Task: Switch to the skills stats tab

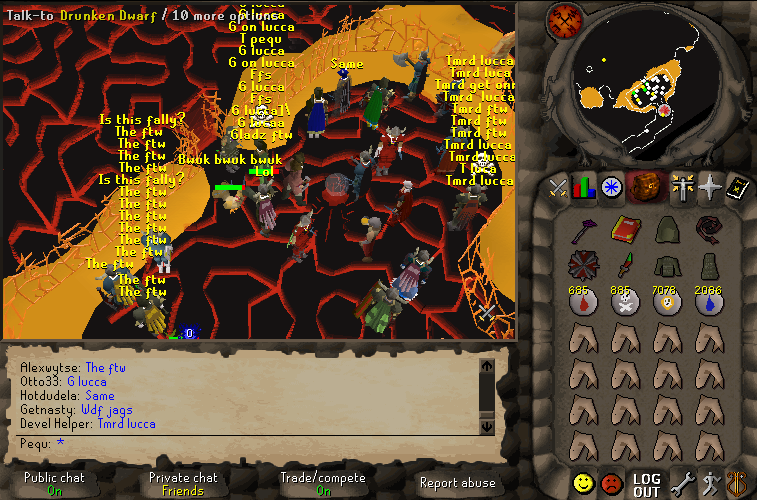Action: coord(585,186)
